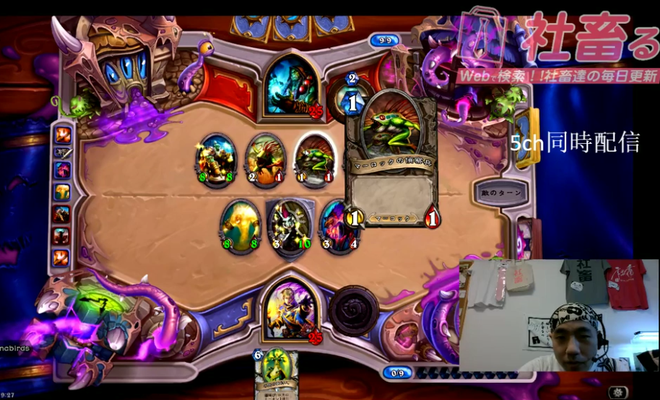Target the enemy 1/1 murloc minion
Screen dimensions: 660x400
point(313,158)
